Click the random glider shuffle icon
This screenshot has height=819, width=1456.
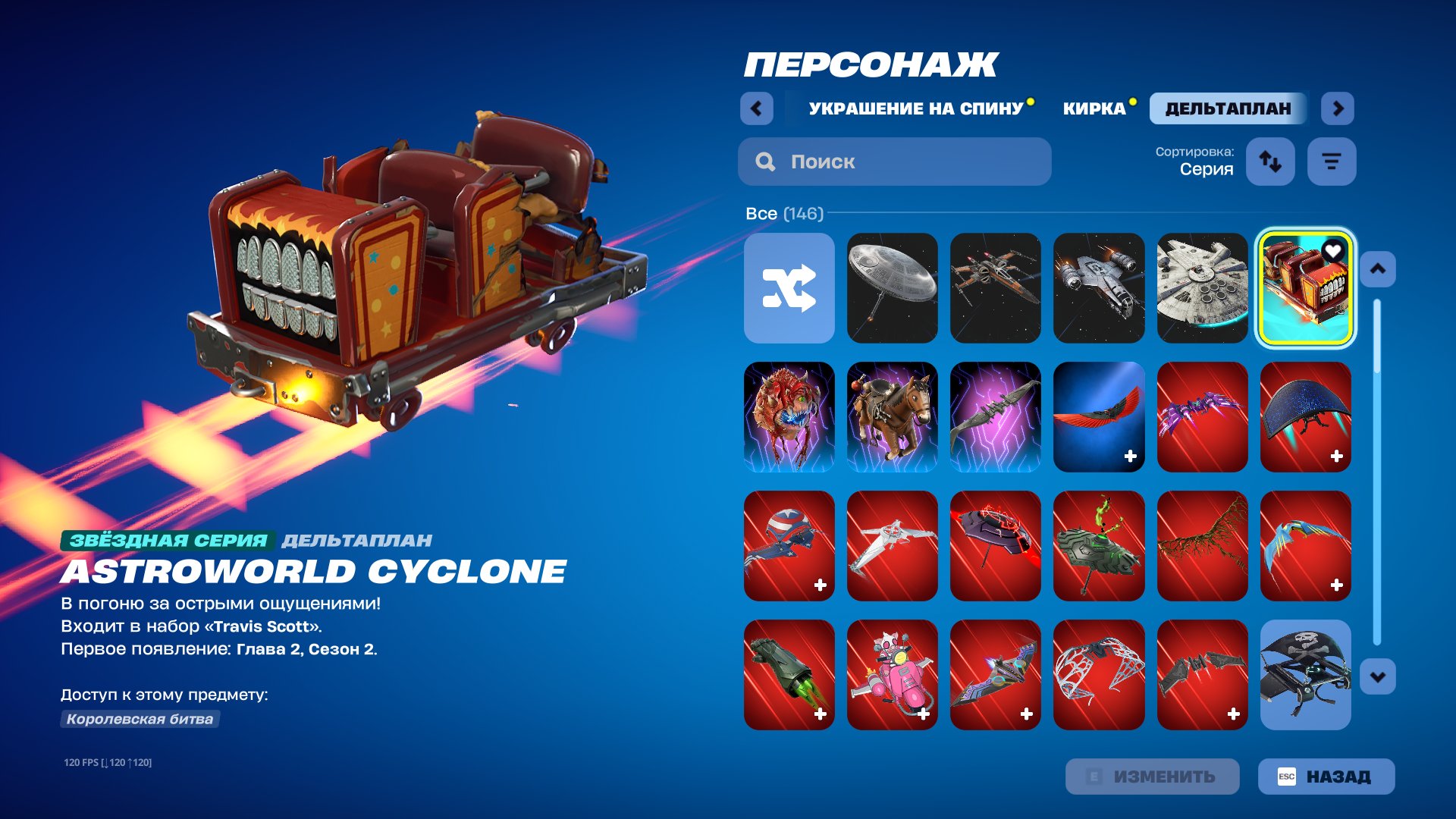click(x=789, y=289)
